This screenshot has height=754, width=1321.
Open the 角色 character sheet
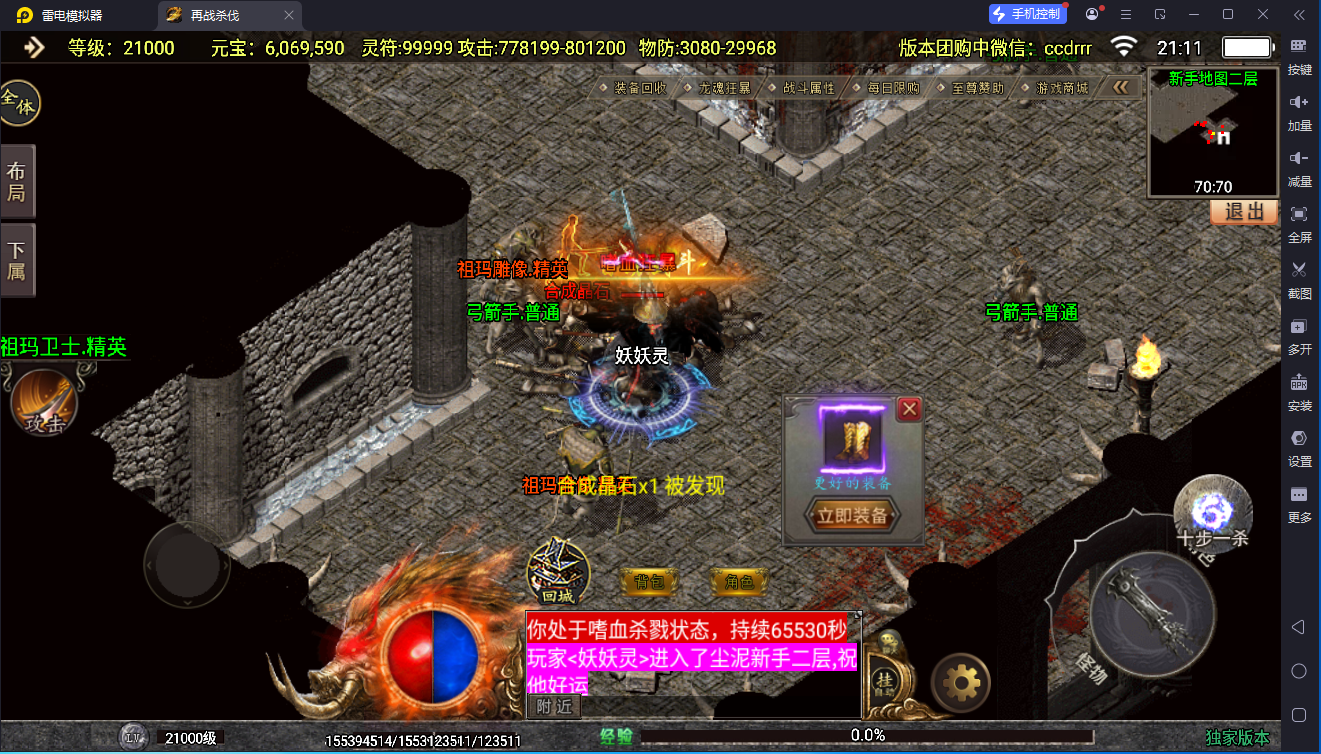[739, 581]
